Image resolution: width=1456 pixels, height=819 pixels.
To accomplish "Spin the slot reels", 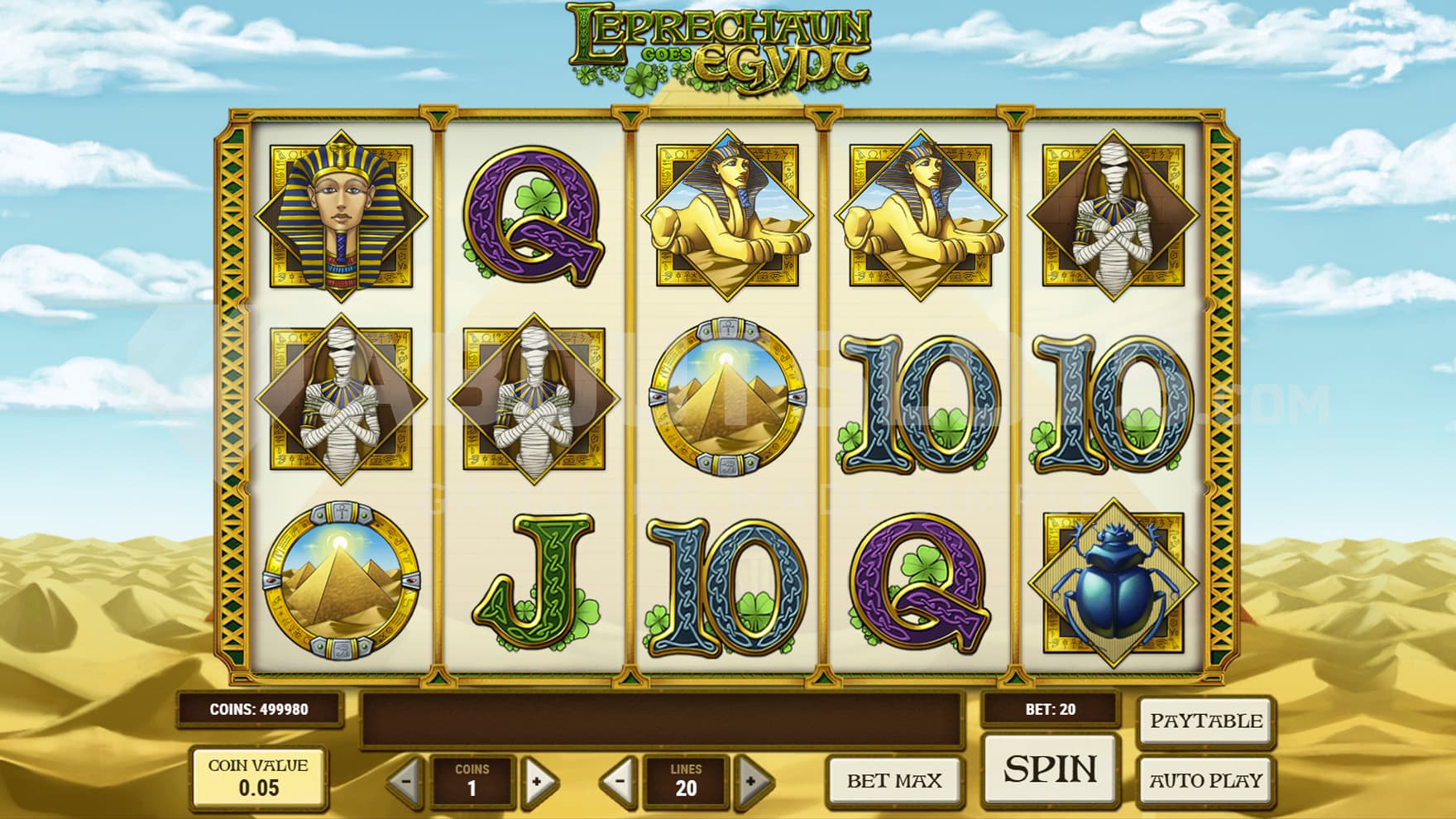I will 1050,769.
